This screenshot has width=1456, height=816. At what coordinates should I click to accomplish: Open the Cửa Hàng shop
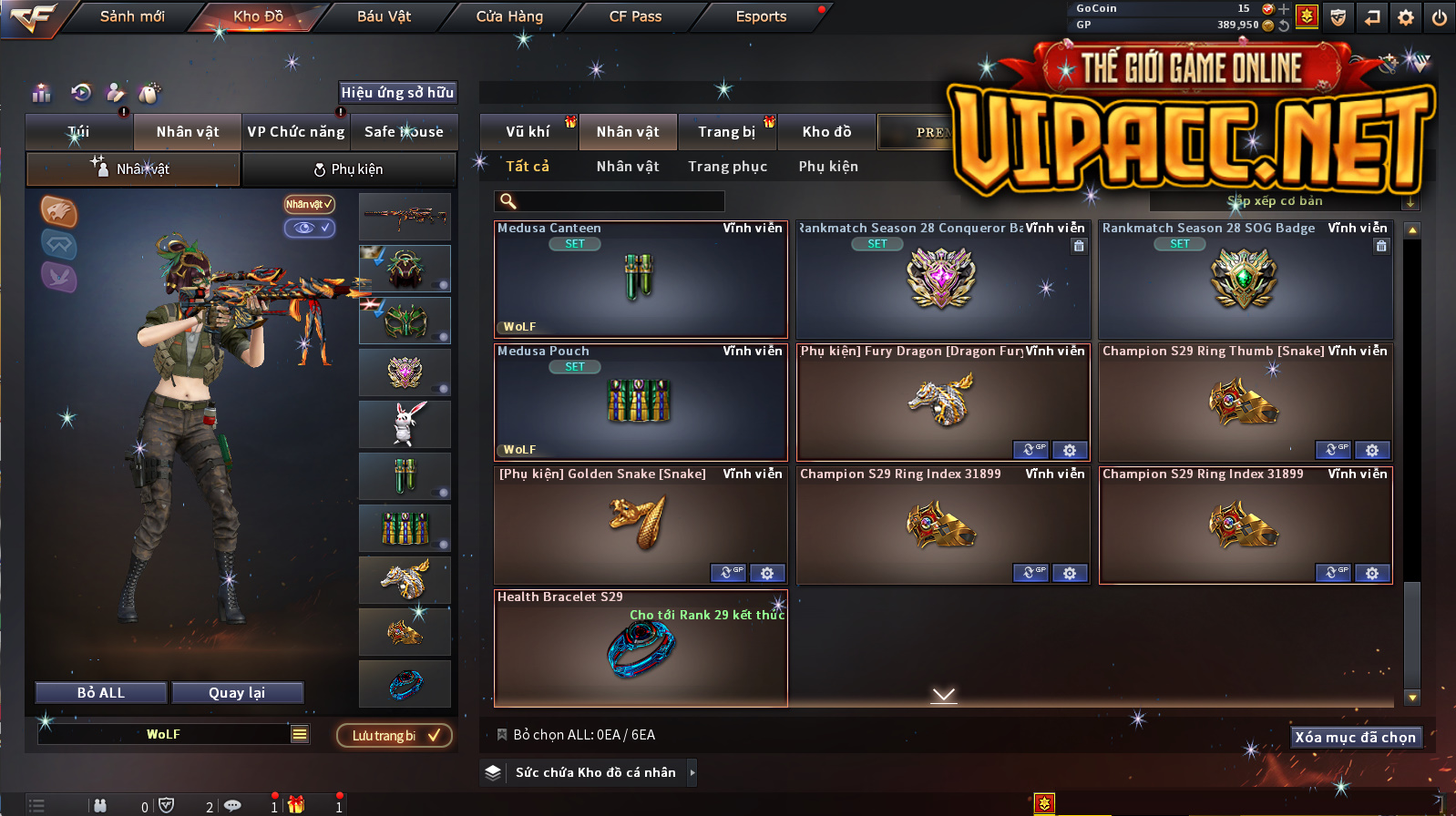coord(509,16)
